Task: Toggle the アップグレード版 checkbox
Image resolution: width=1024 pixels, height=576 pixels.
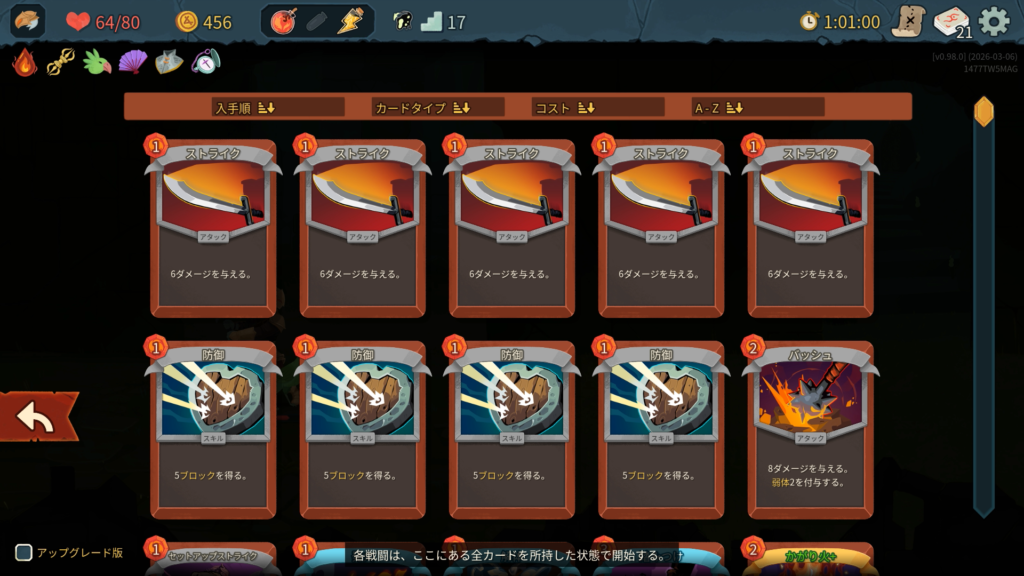Action: tap(24, 552)
